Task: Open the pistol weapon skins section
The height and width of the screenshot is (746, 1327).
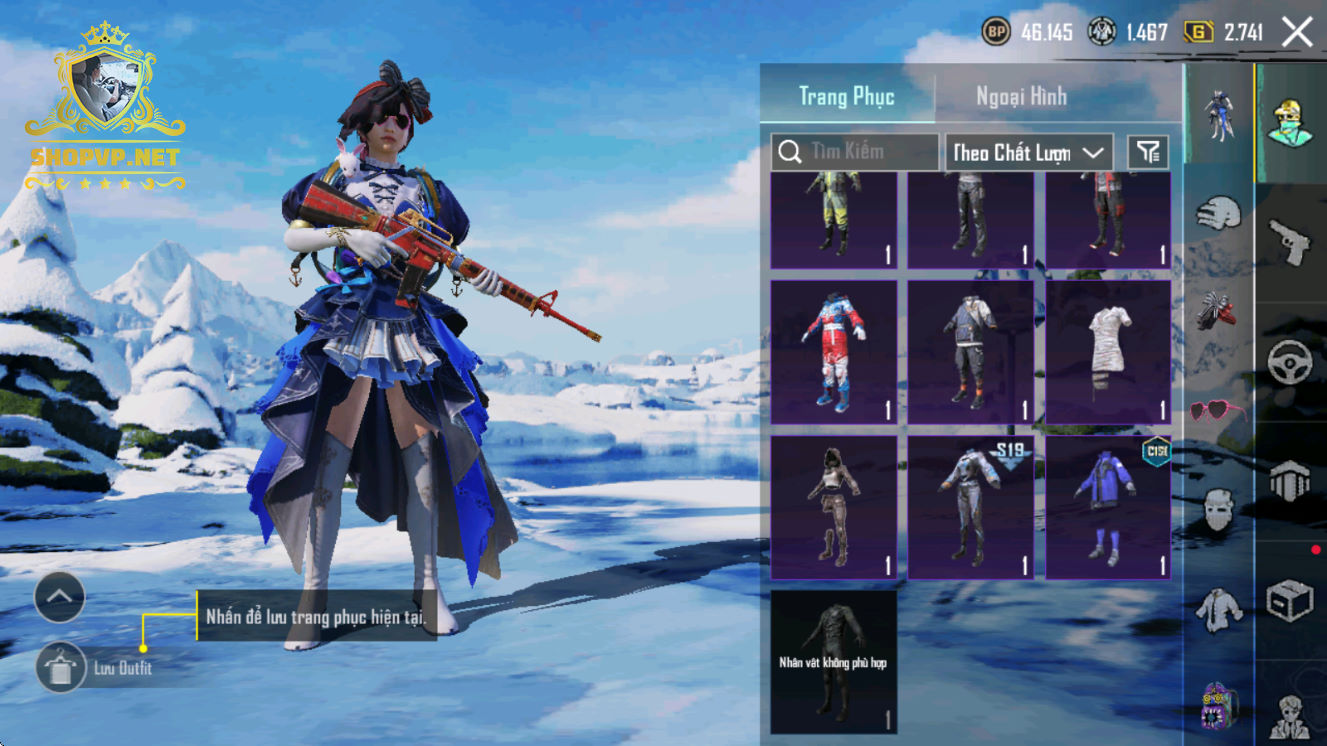Action: coord(1290,240)
